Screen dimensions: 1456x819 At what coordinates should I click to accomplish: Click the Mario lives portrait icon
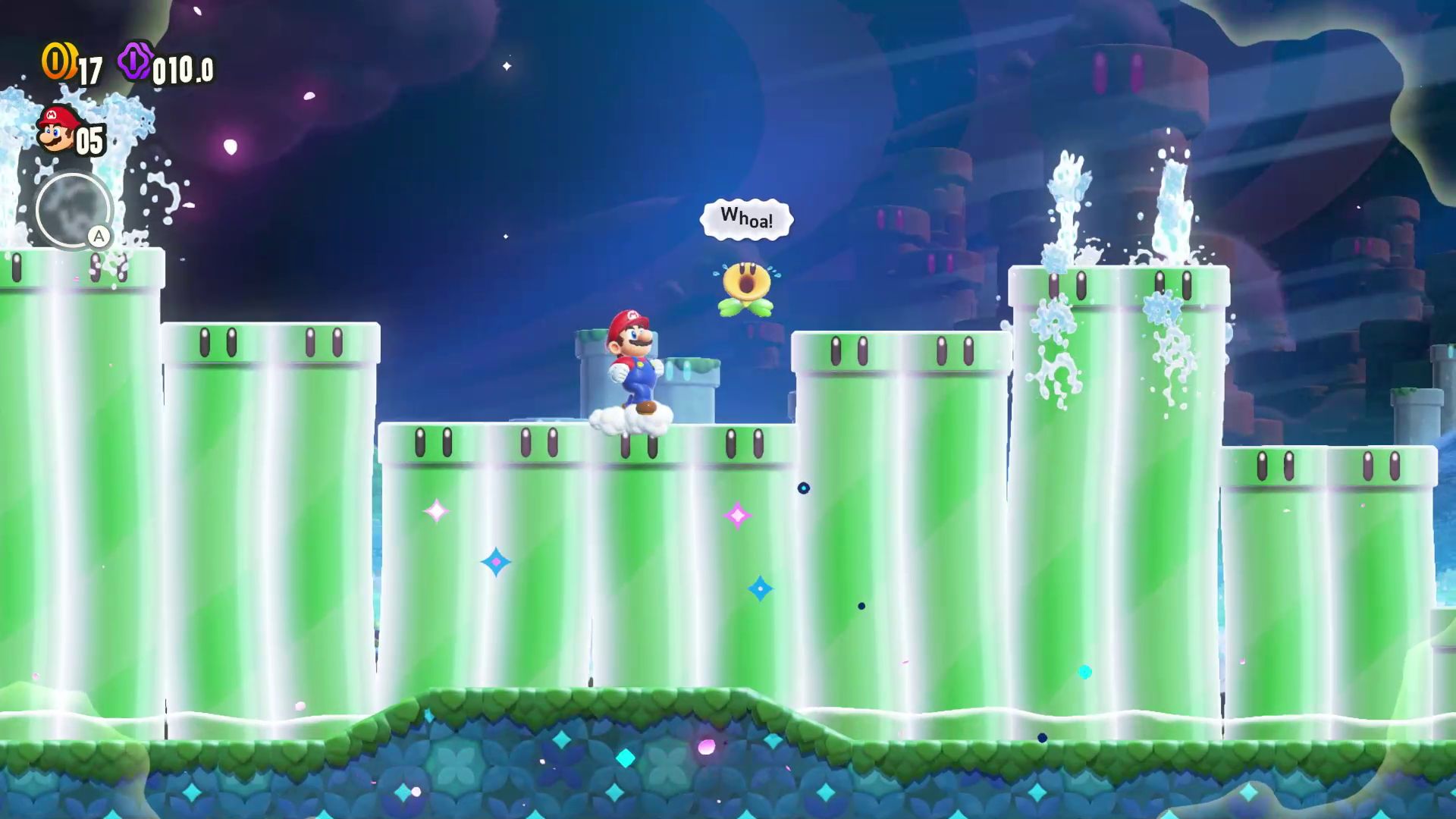[58, 130]
